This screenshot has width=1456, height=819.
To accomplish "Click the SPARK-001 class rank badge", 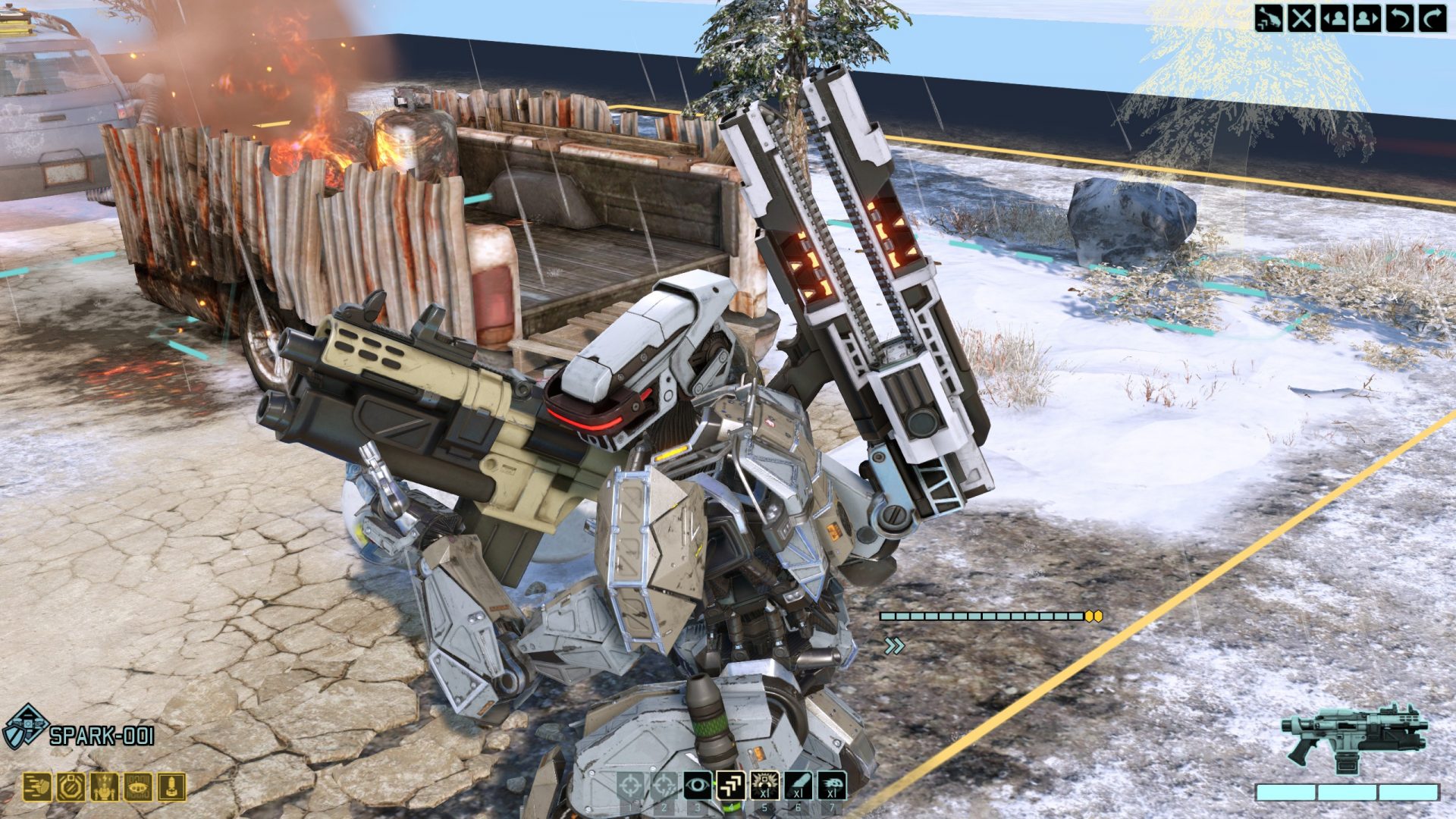I will tap(25, 726).
